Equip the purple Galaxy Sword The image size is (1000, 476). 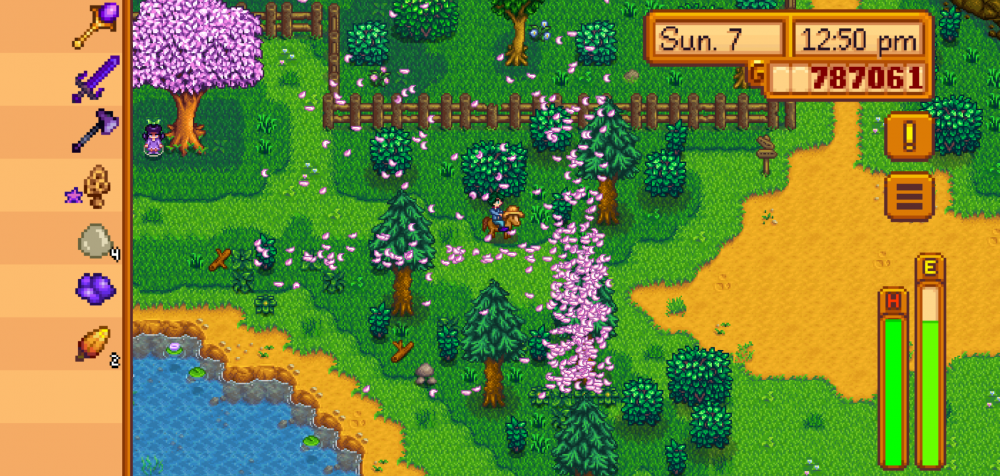pyautogui.click(x=96, y=78)
